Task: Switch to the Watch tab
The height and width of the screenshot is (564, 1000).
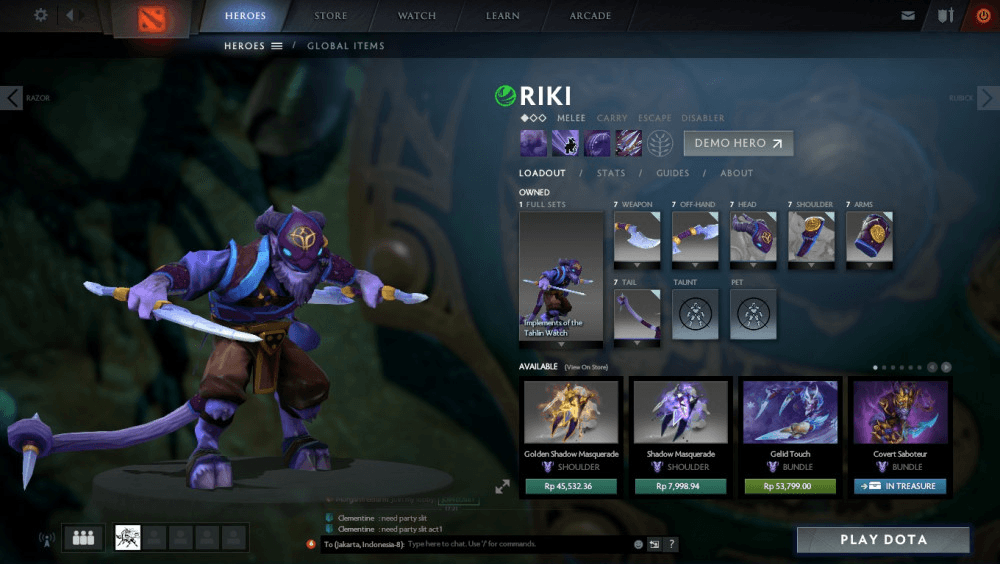Action: (x=417, y=16)
